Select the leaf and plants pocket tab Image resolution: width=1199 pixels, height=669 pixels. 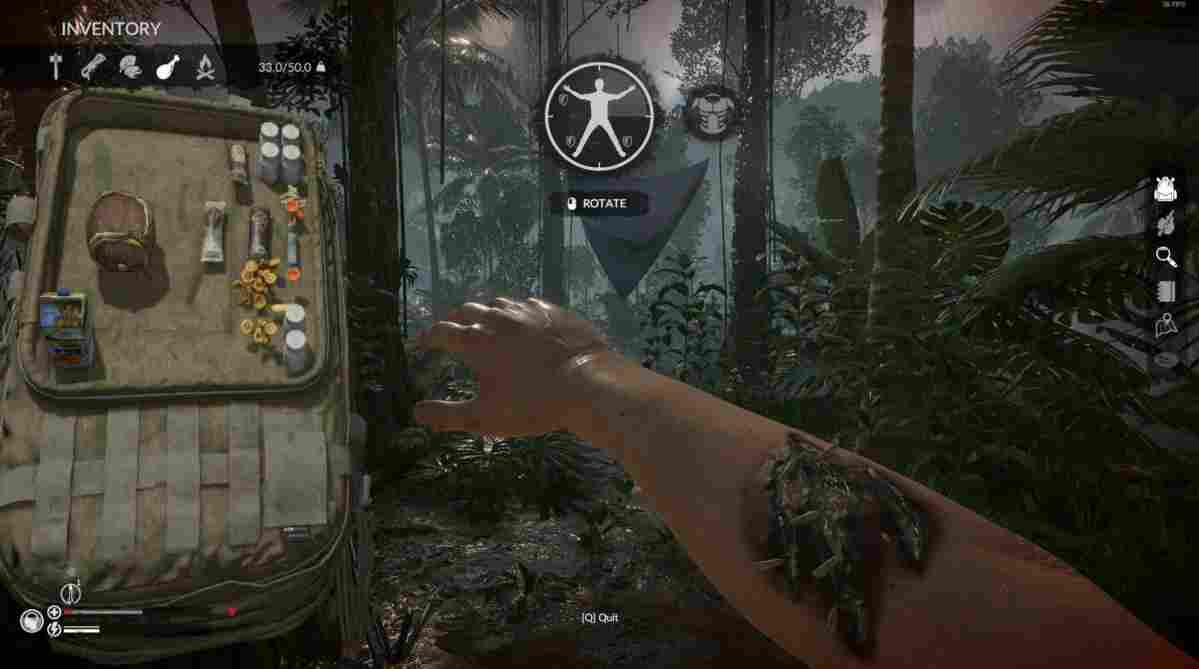tap(129, 67)
